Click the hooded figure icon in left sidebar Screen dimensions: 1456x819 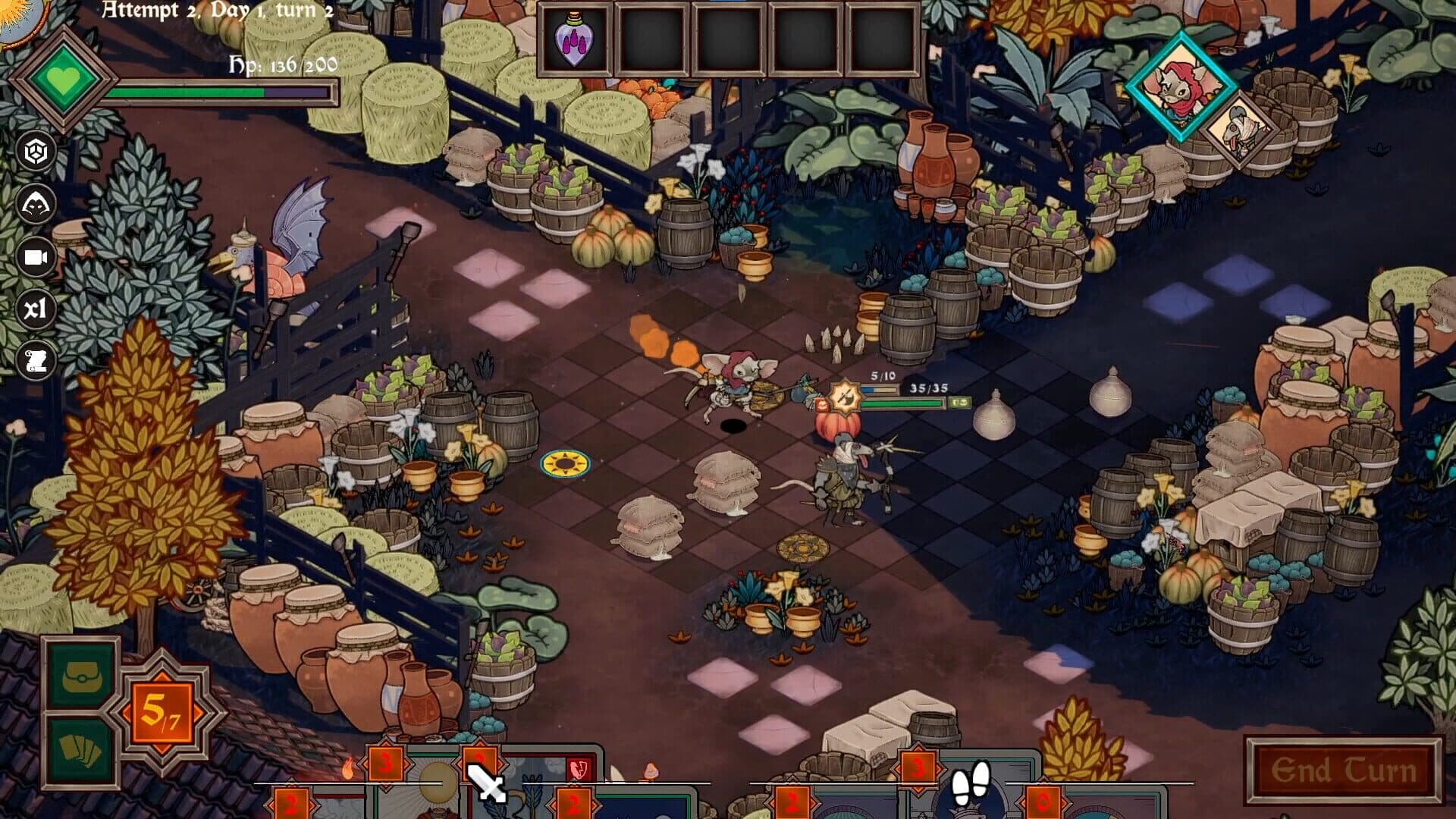click(x=36, y=203)
